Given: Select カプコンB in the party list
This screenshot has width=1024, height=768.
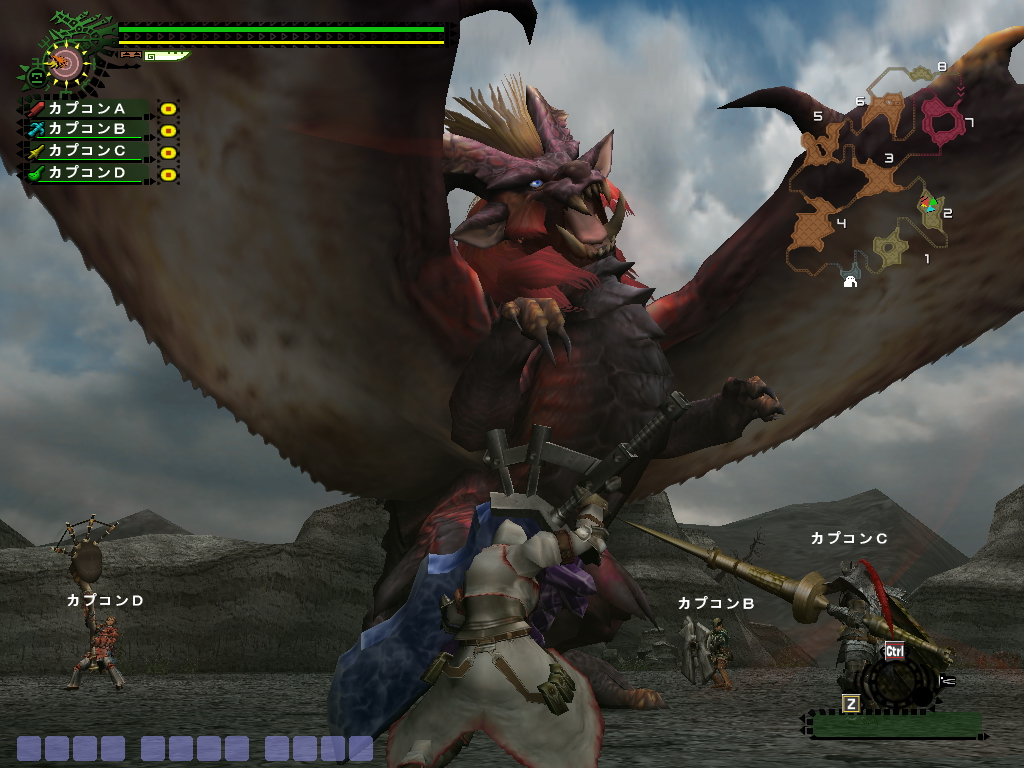Looking at the screenshot, I should 88,129.
